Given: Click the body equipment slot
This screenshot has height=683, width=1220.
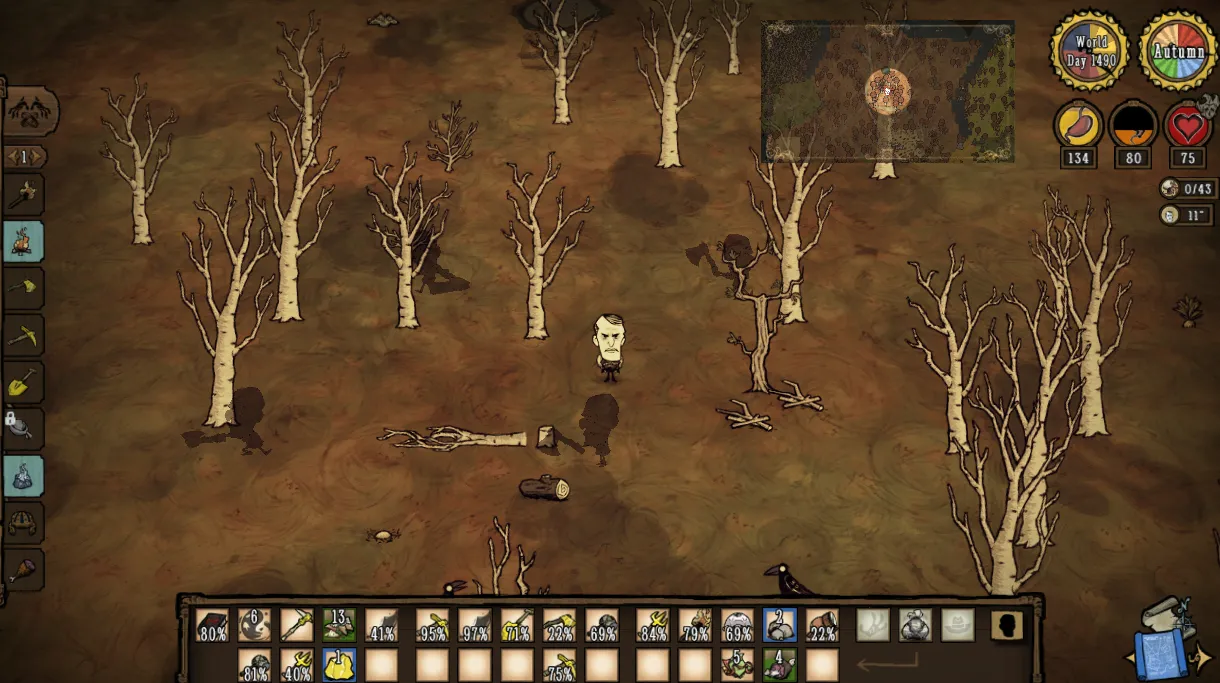Looking at the screenshot, I should click(x=914, y=626).
